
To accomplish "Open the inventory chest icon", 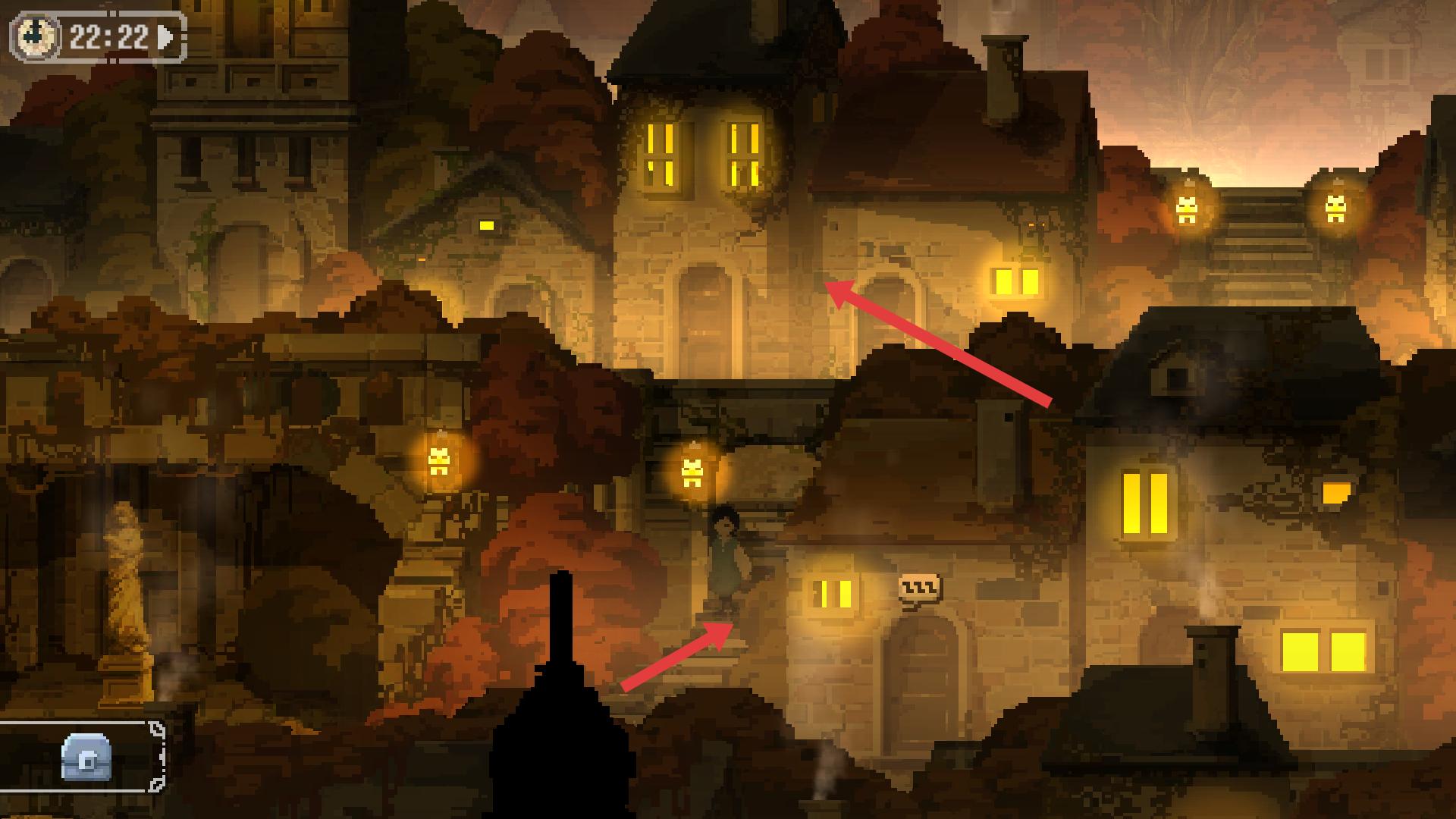I will 87,756.
